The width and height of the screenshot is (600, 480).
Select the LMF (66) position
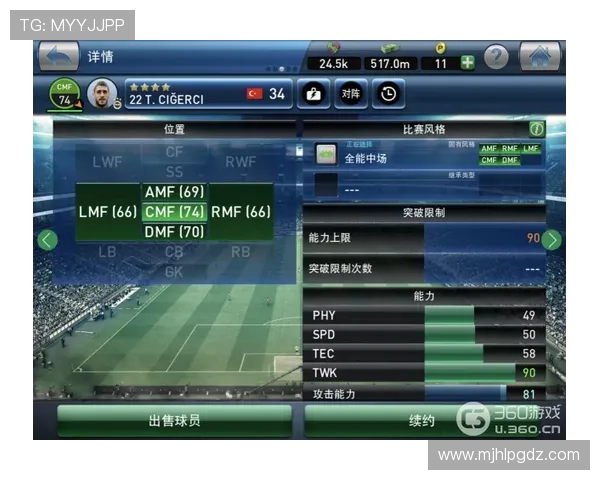[x=108, y=212]
